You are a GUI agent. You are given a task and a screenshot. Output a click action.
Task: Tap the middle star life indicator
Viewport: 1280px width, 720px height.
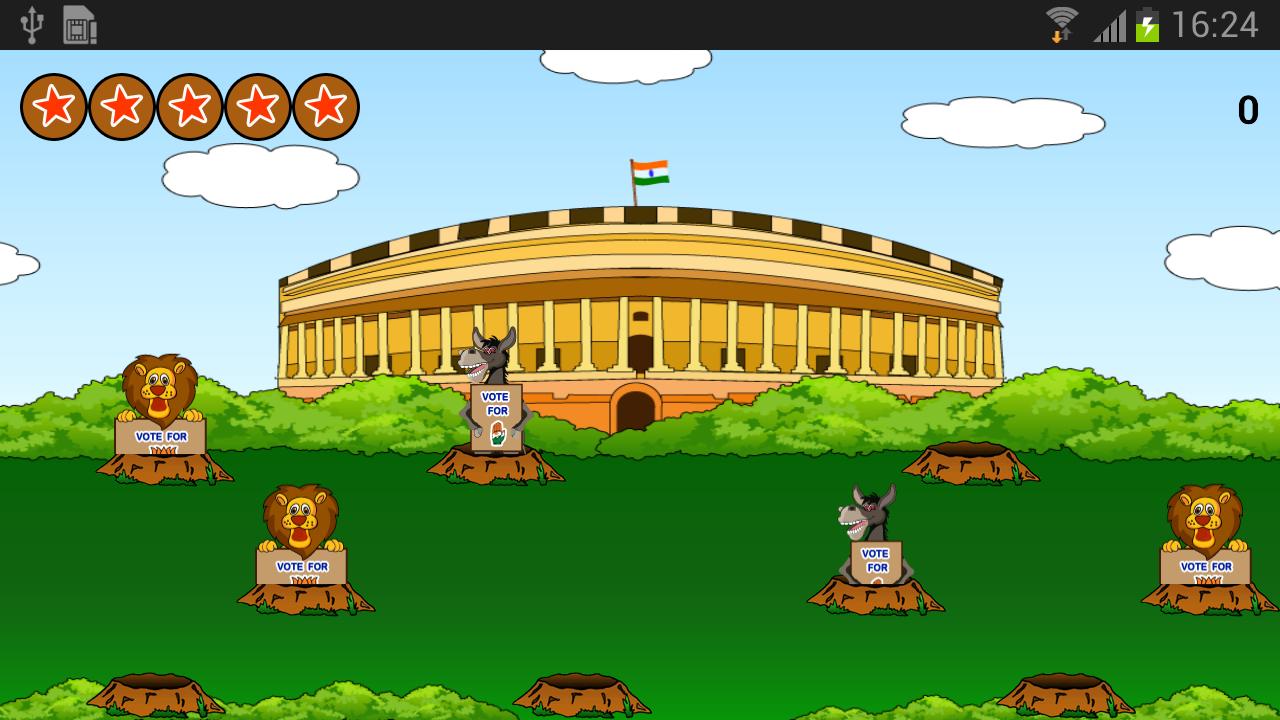(x=190, y=105)
